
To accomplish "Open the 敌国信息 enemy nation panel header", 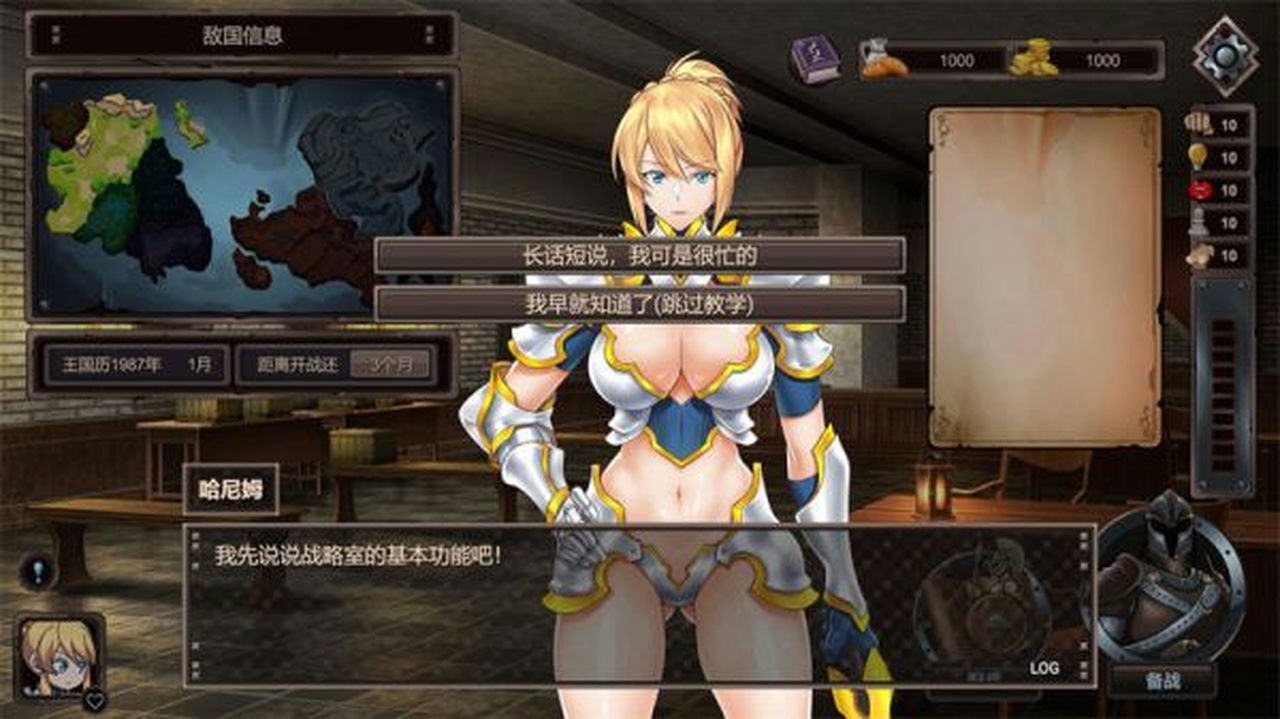I will (242, 36).
